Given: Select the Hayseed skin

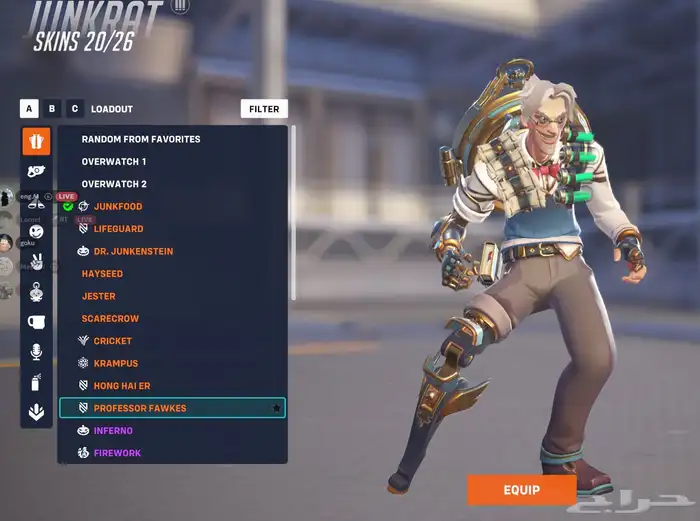Looking at the screenshot, I should [x=102, y=273].
